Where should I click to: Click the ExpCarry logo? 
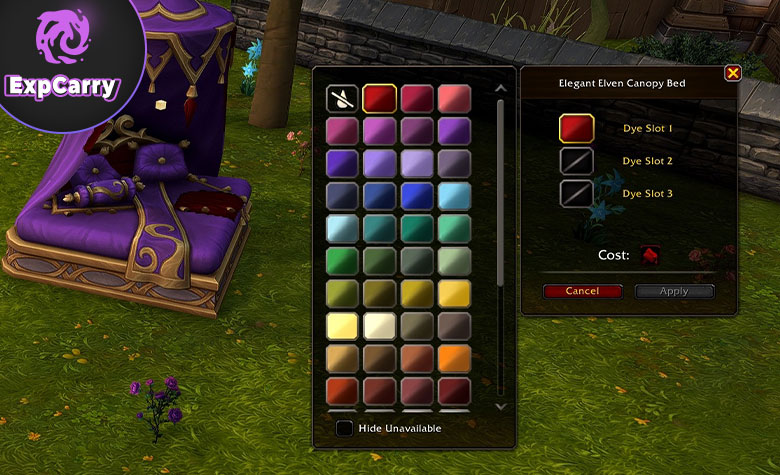click(61, 60)
